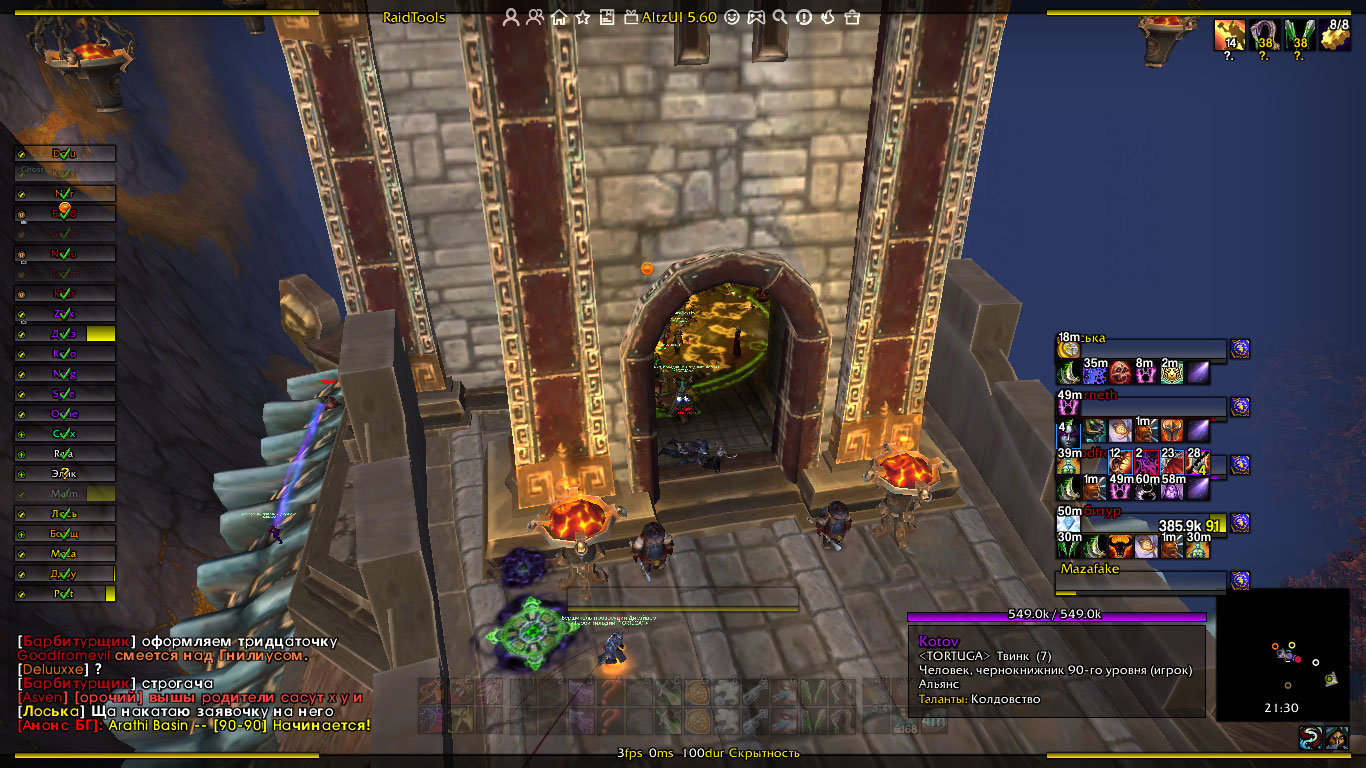Select the star icon in top bar
The image size is (1366, 768).
point(583,17)
